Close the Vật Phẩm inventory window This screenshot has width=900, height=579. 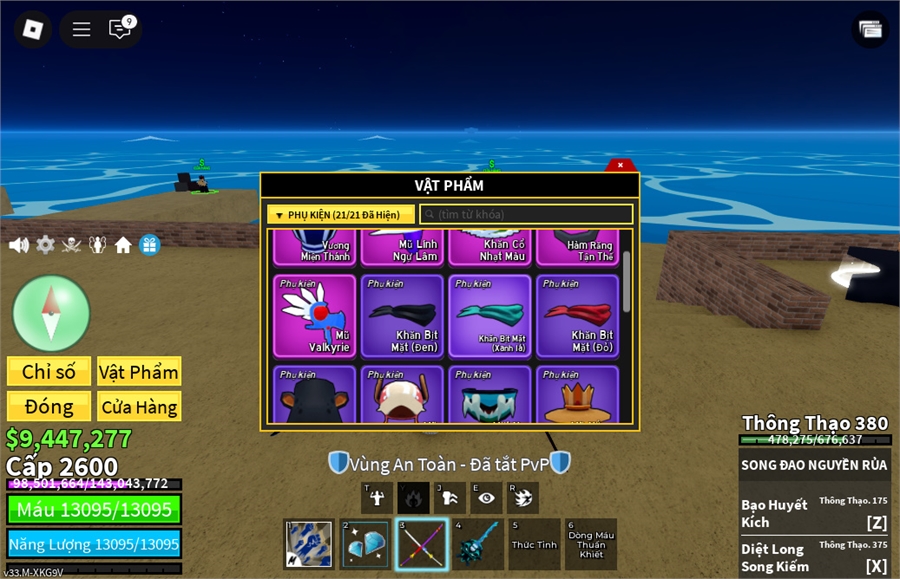click(x=620, y=165)
